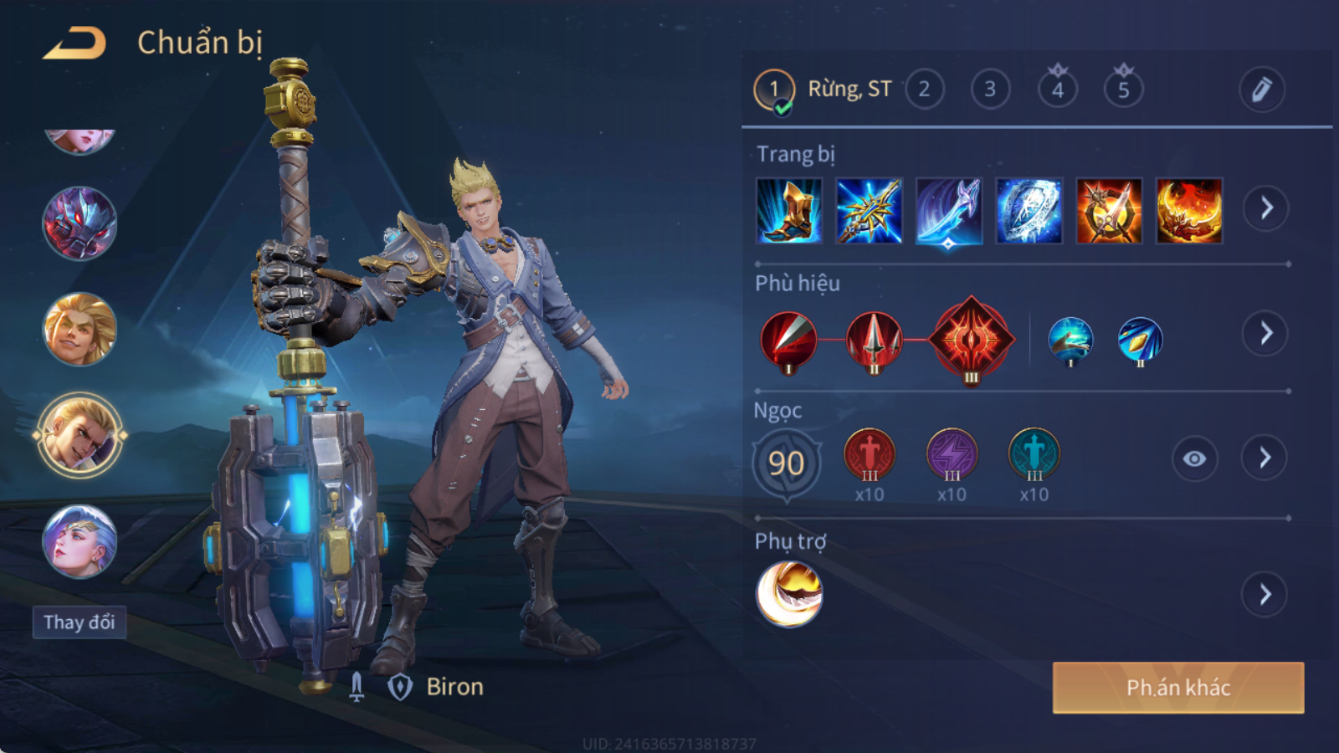
Task: Expand the Ngọc rune section arrow
Action: point(1265,458)
